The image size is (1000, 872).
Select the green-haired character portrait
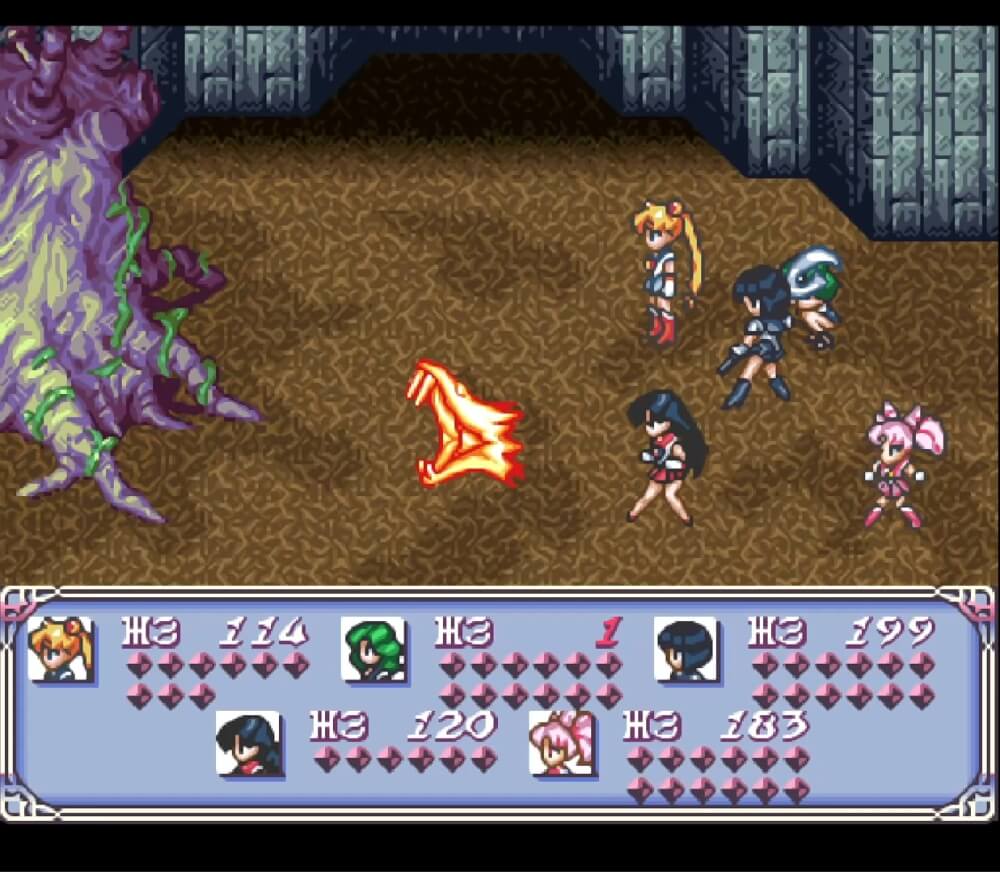click(x=373, y=649)
